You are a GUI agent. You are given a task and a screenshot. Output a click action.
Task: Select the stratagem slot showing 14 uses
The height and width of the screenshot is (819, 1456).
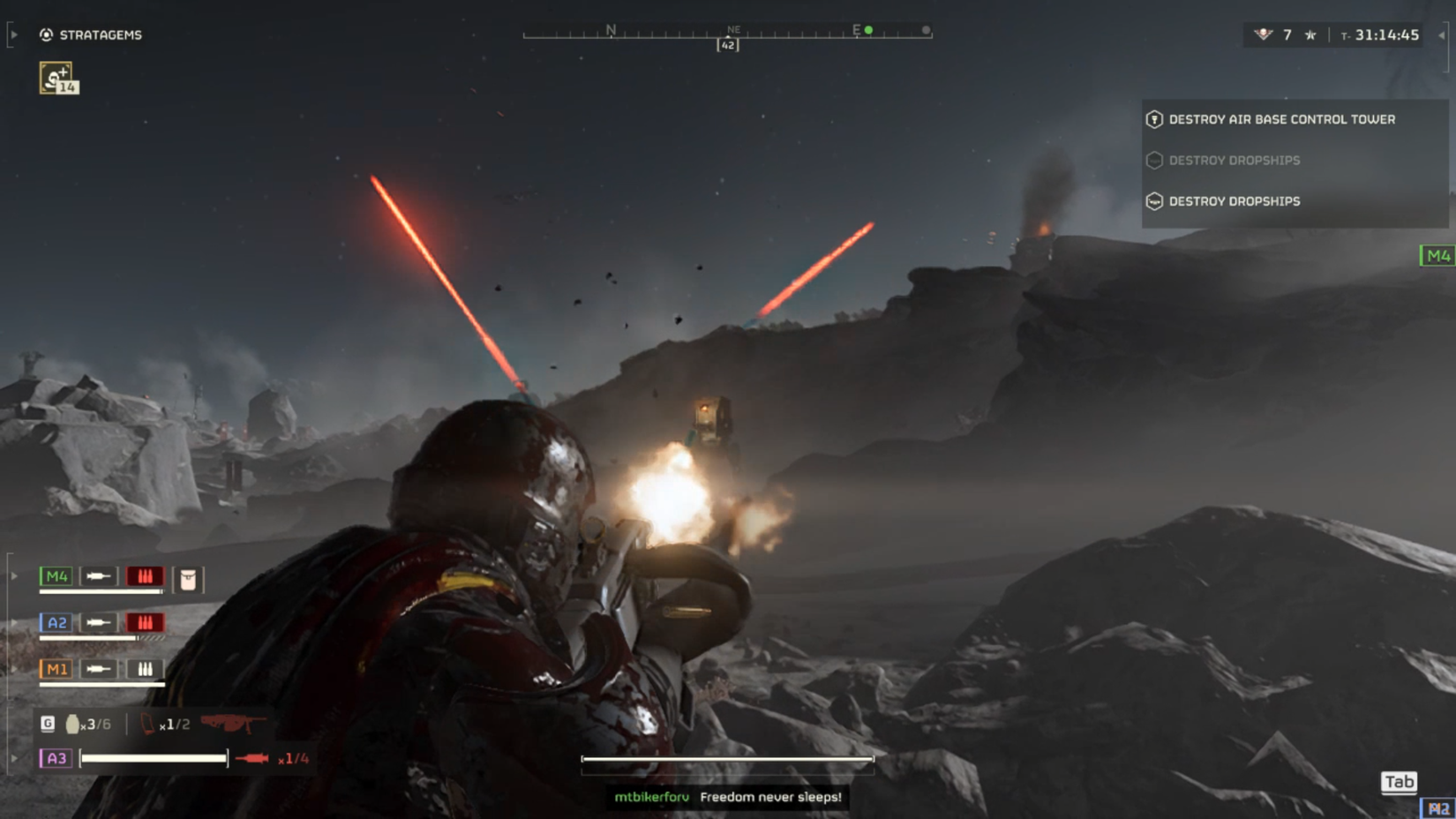(x=56, y=79)
